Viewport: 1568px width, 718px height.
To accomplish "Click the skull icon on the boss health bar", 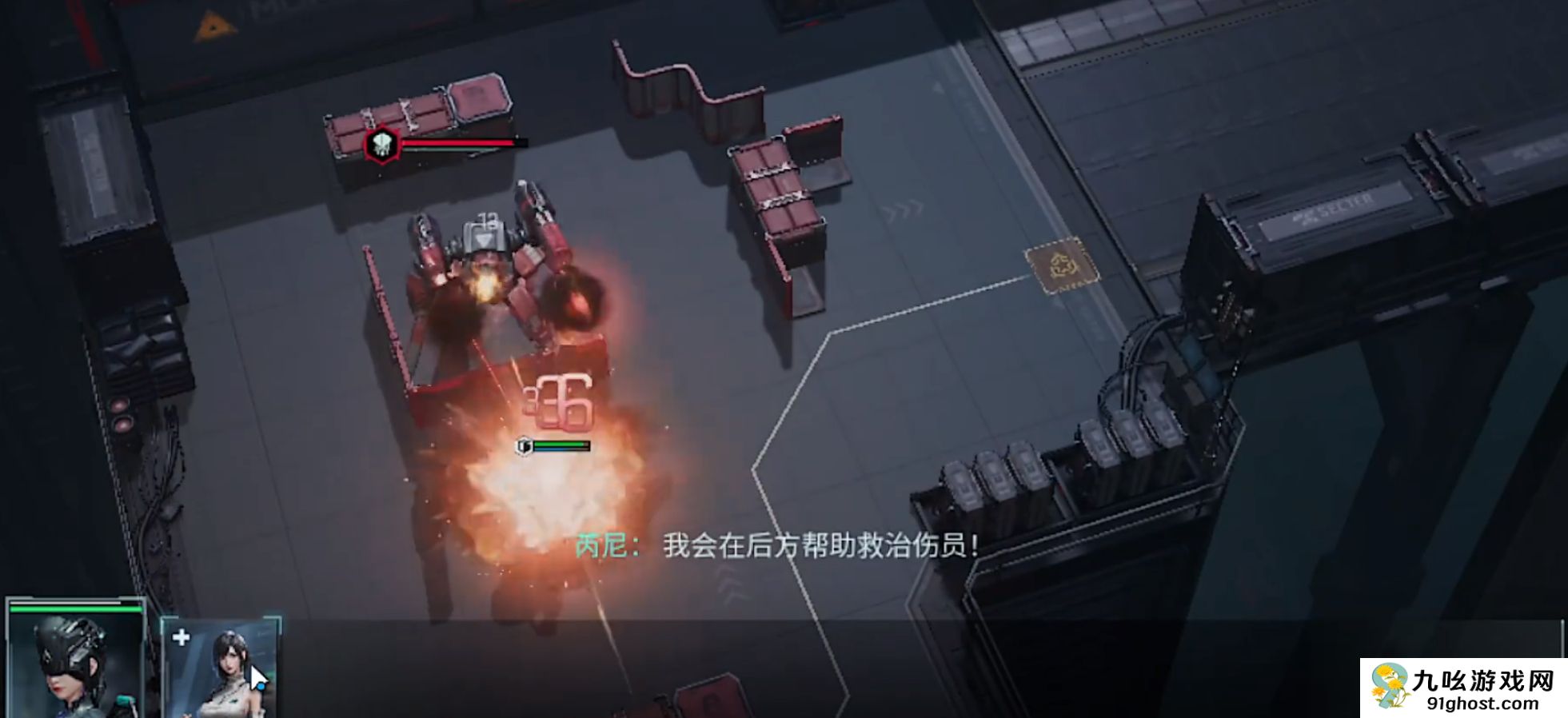I will click(x=381, y=144).
